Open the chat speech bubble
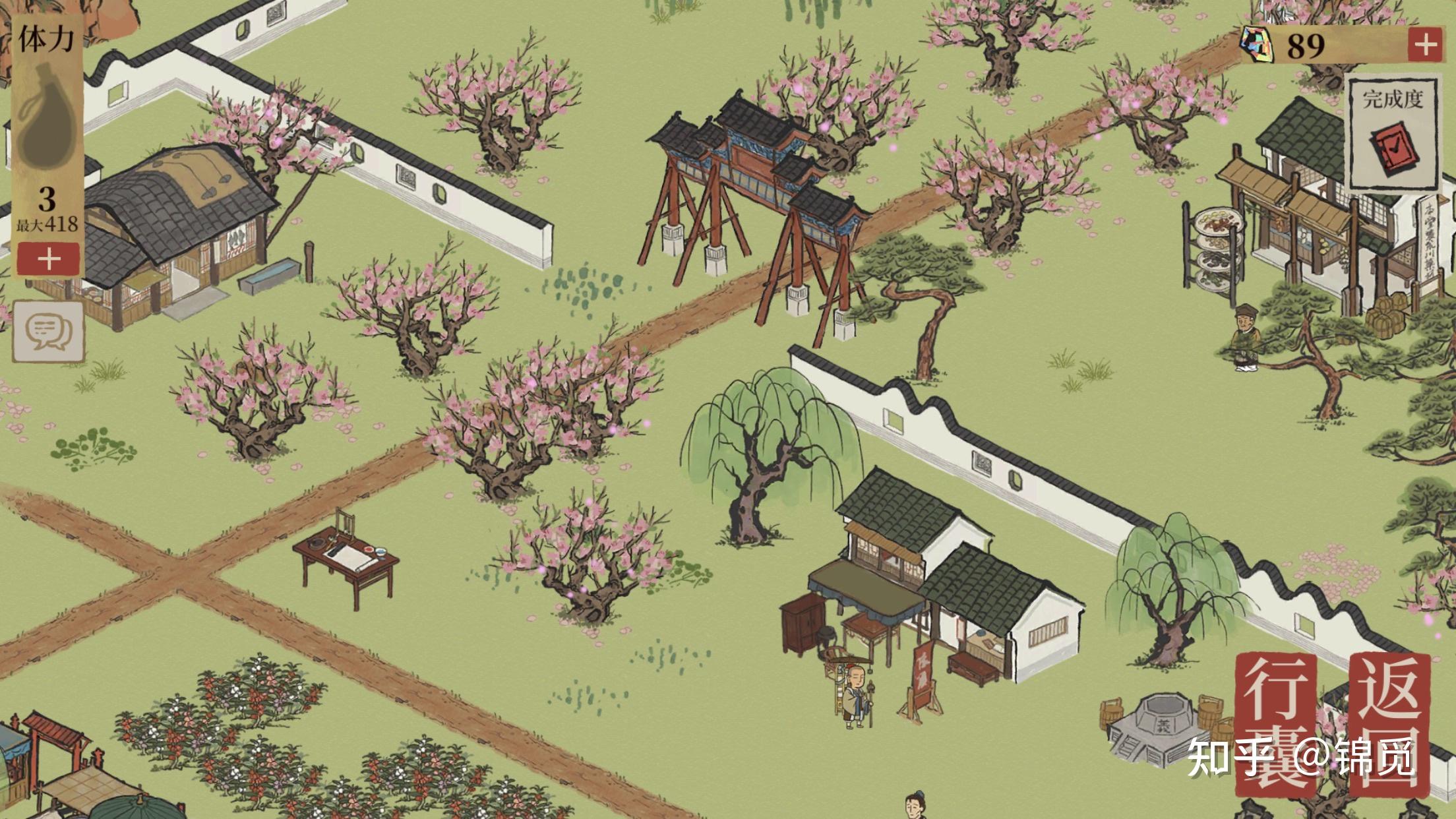Viewport: 1456px width, 819px height. pos(48,331)
